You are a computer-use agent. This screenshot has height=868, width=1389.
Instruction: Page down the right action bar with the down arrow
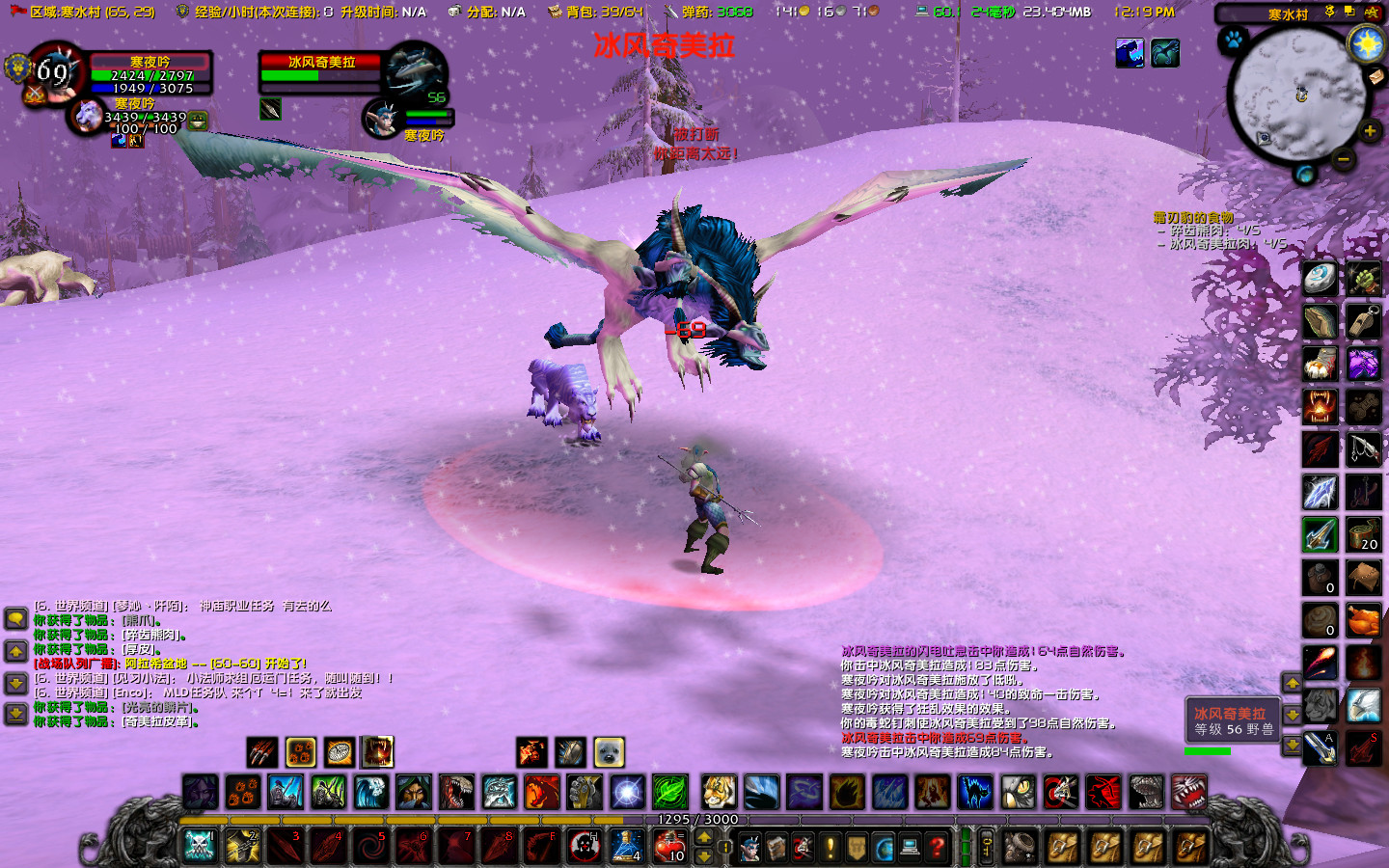pos(1293,714)
